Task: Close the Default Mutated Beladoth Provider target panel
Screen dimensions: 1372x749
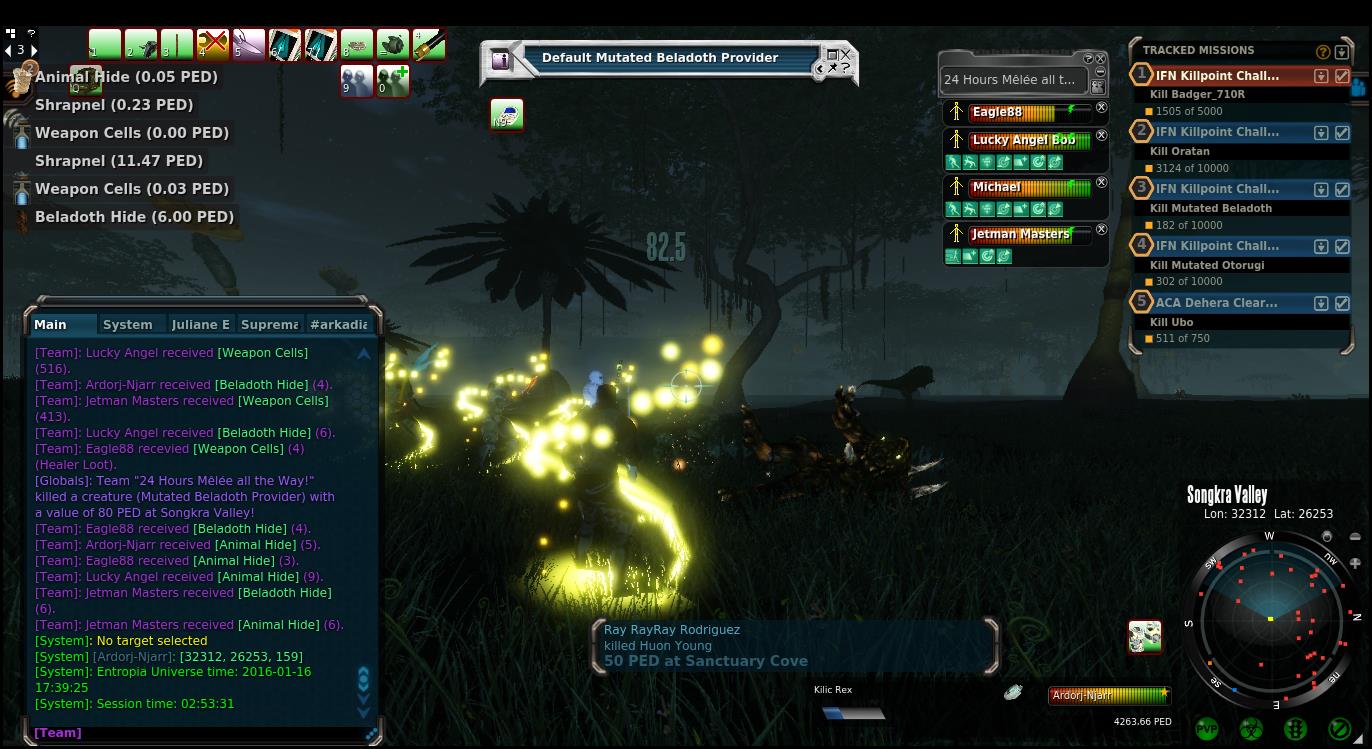Action: [x=846, y=55]
